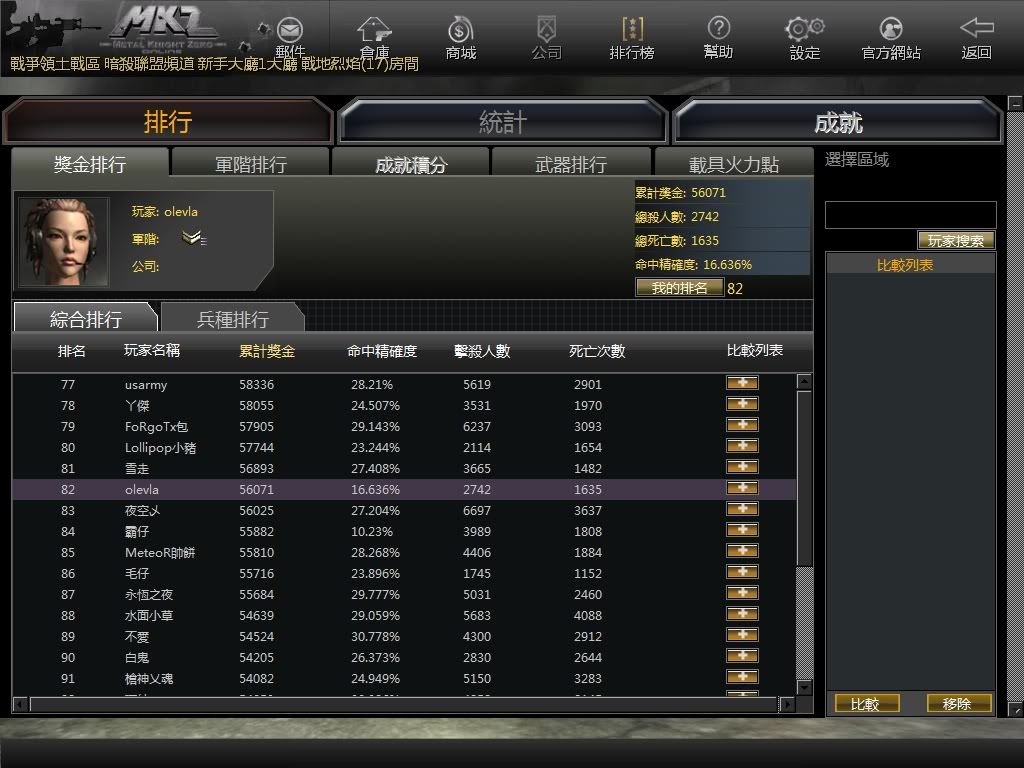Select the 載具火力點 vehicle tab

[733, 164]
